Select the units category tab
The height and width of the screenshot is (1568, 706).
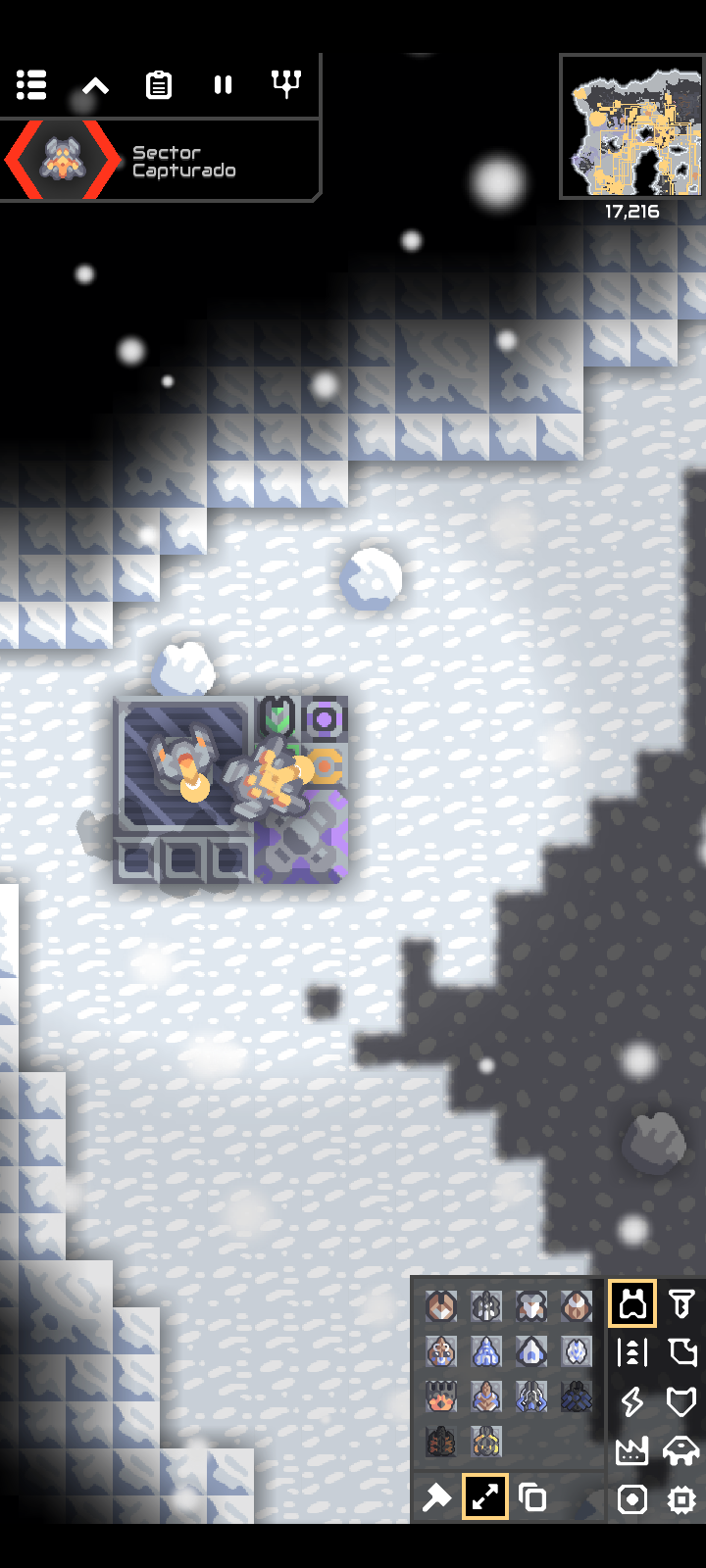pyautogui.click(x=681, y=1450)
